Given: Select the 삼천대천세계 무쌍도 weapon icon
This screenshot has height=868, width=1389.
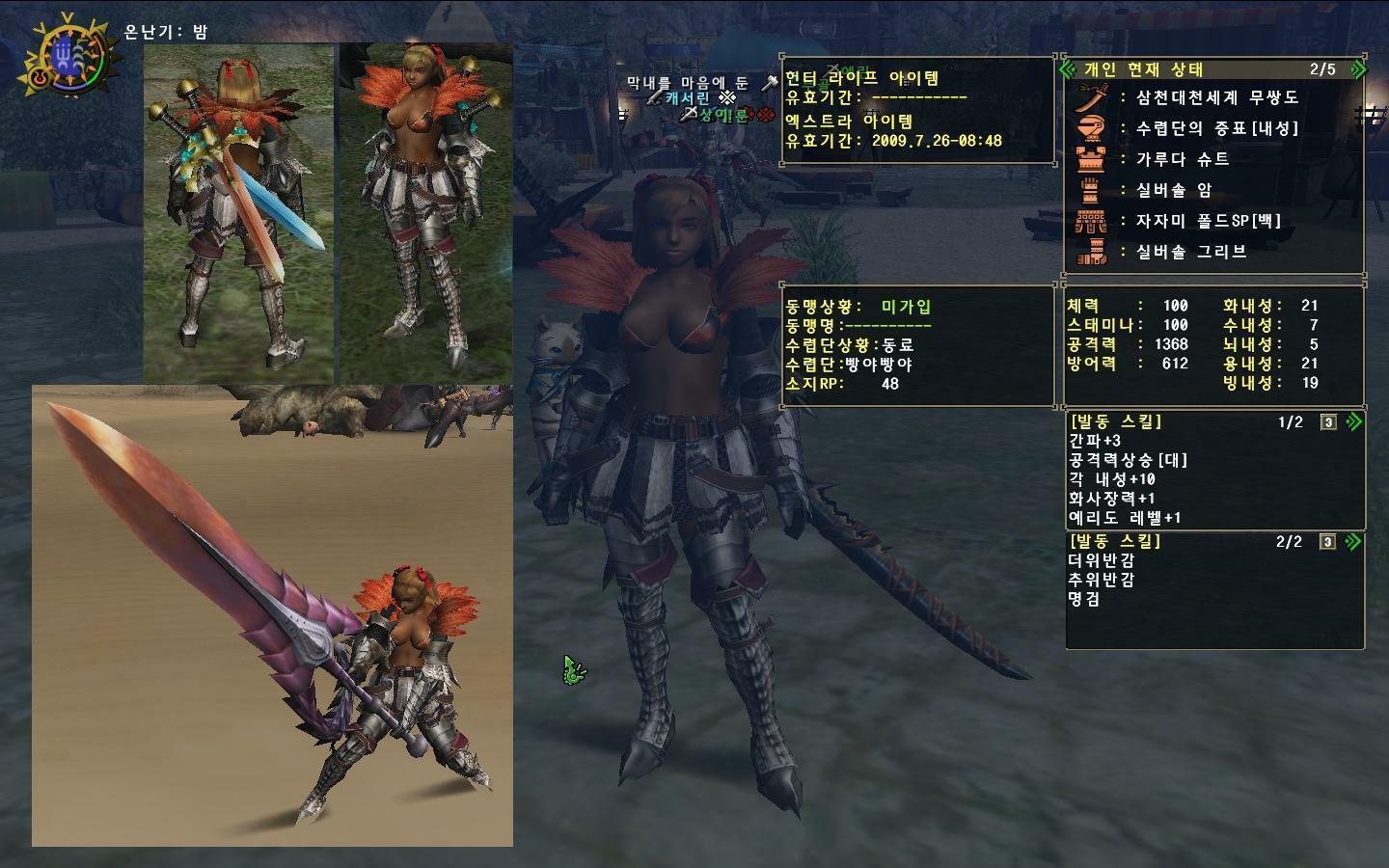Looking at the screenshot, I should pyautogui.click(x=1093, y=95).
